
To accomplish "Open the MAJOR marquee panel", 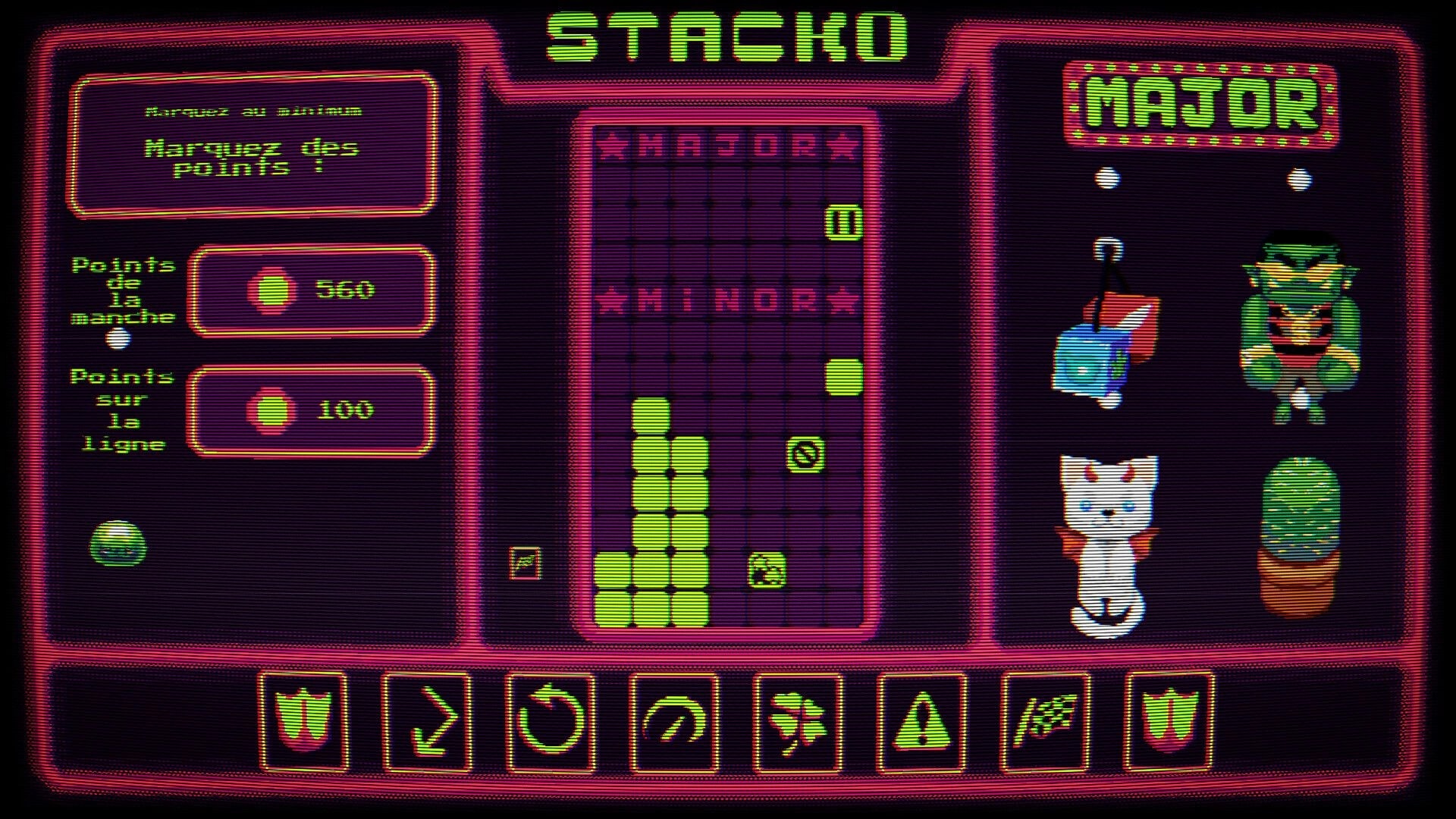I will point(1202,102).
